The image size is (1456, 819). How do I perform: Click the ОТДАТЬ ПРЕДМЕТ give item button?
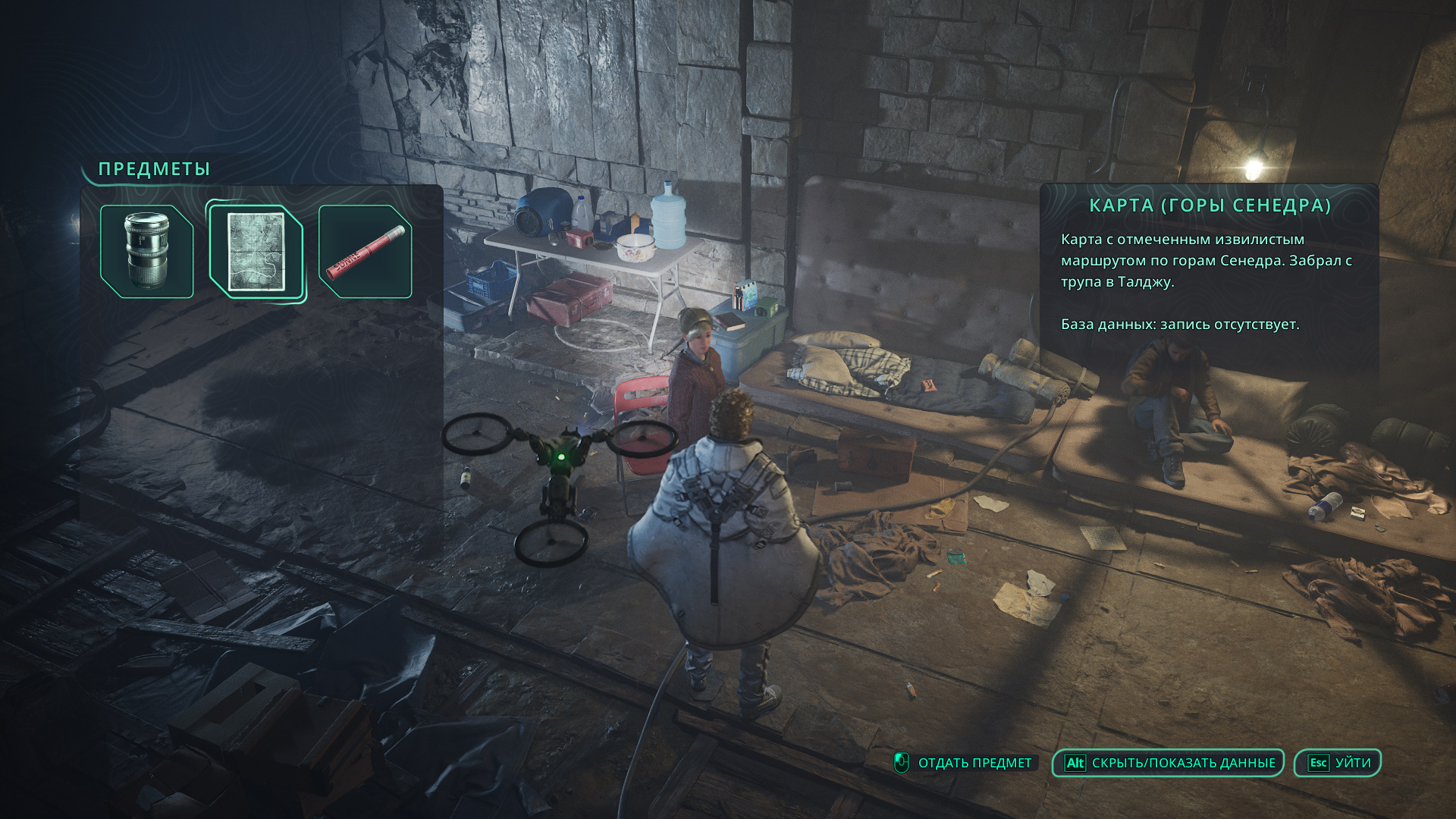tap(964, 763)
